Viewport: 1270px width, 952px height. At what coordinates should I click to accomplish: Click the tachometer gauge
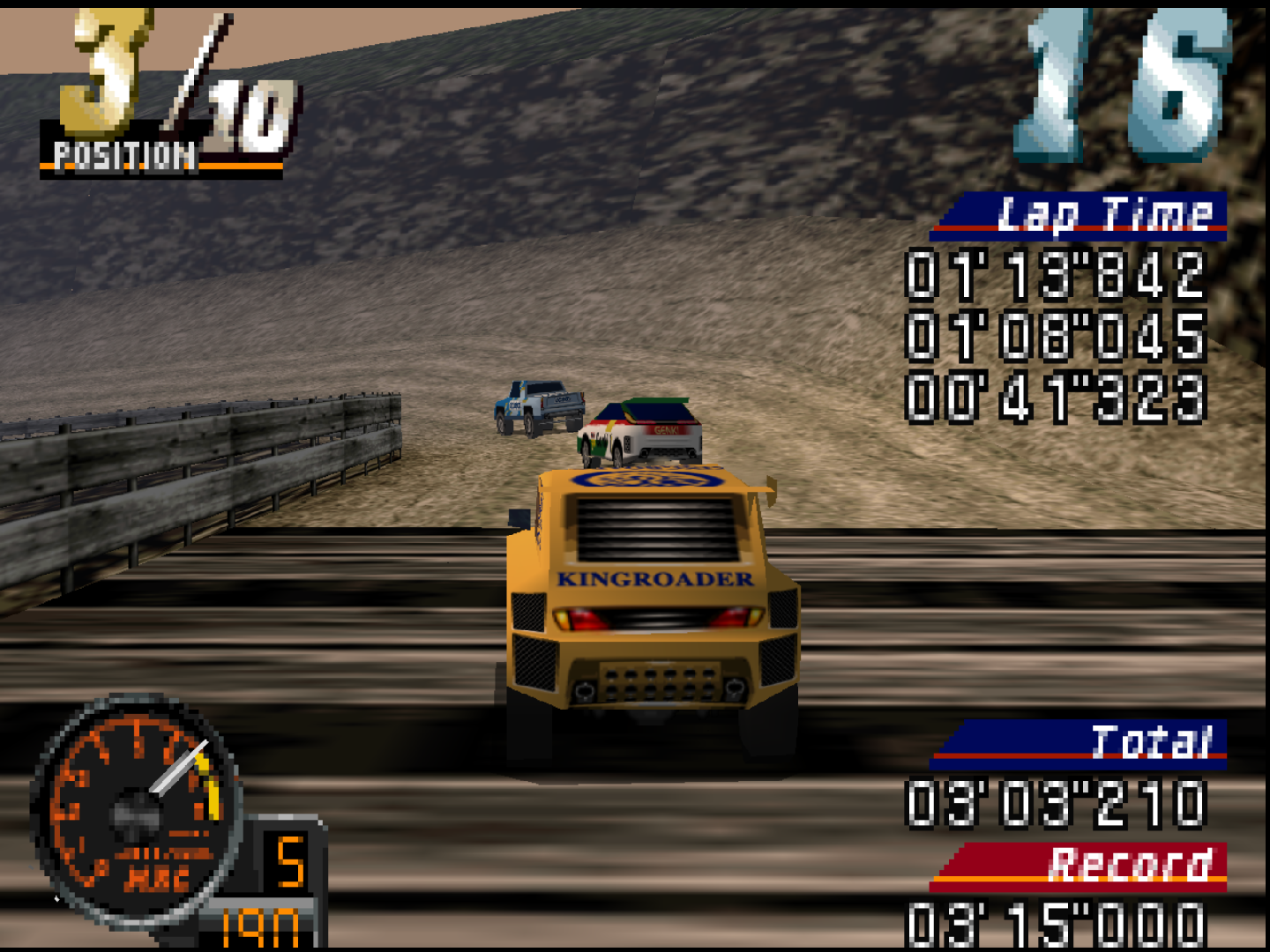pyautogui.click(x=132, y=811)
